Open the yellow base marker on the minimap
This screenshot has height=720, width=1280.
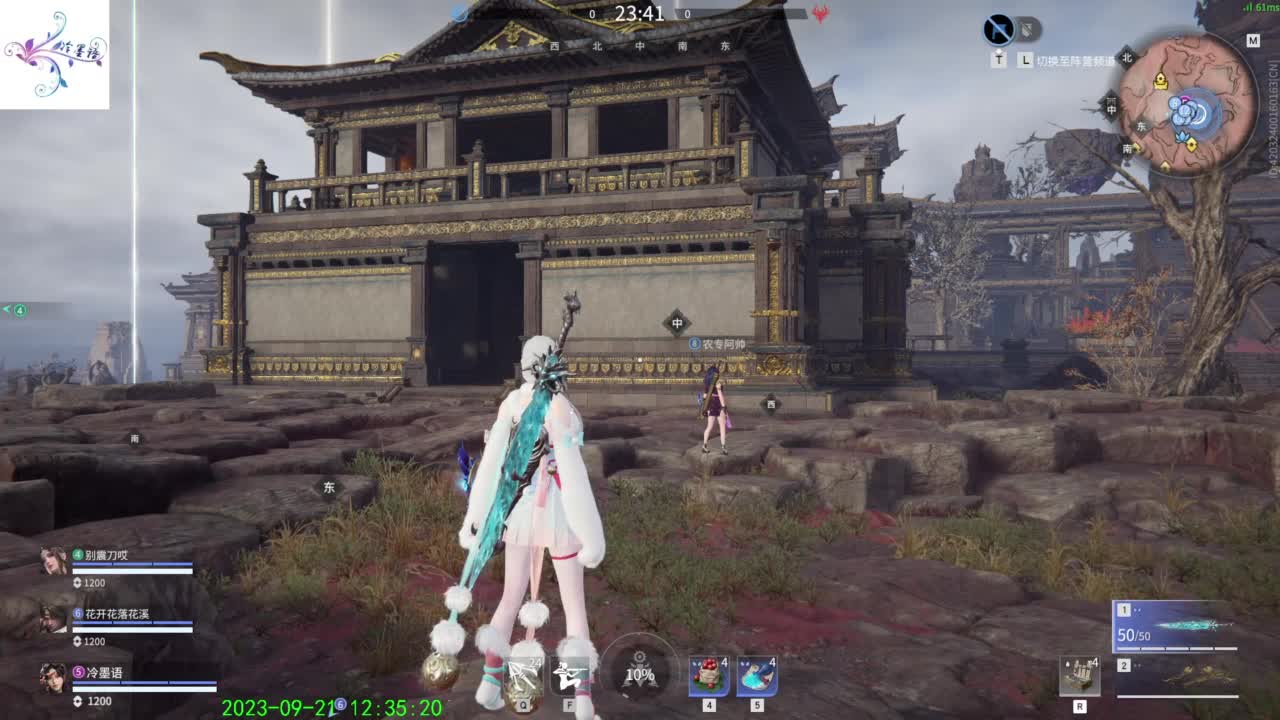click(x=1161, y=81)
